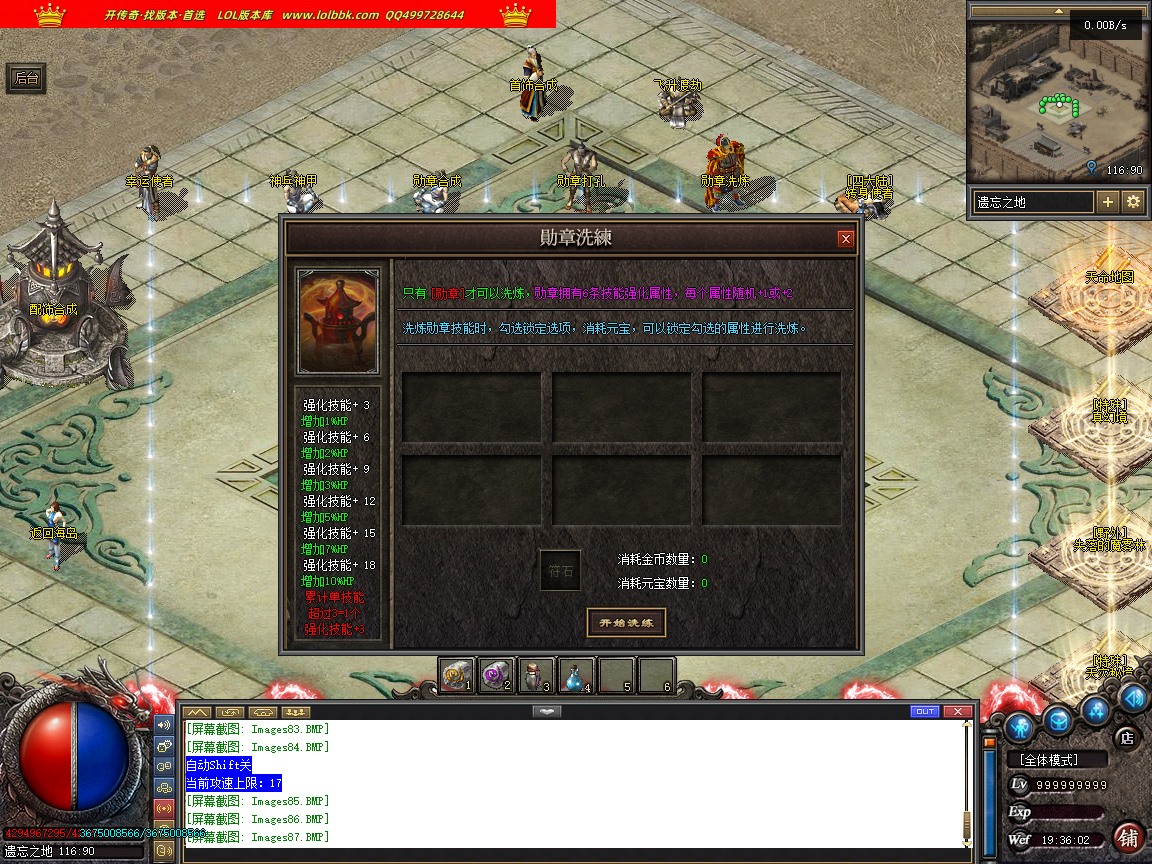
Task: Open the bag inventory icon
Action: (x=1059, y=720)
